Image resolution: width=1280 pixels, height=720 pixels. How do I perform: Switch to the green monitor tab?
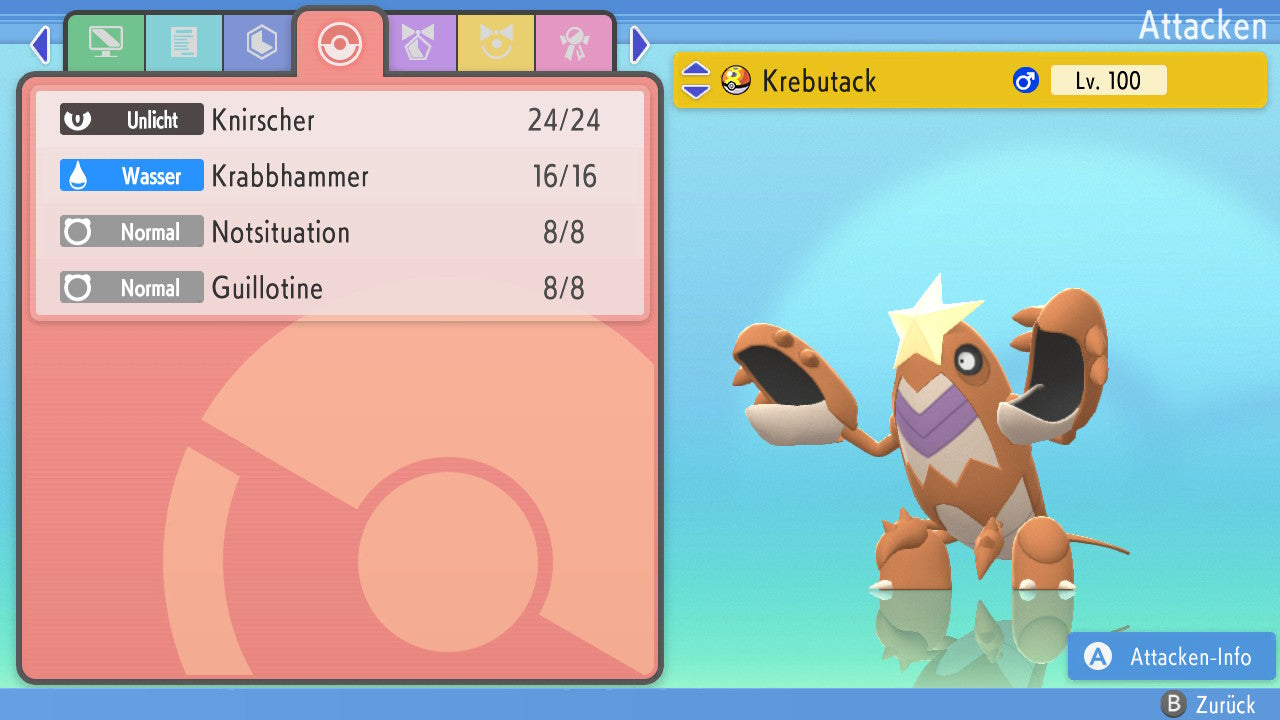(x=105, y=43)
